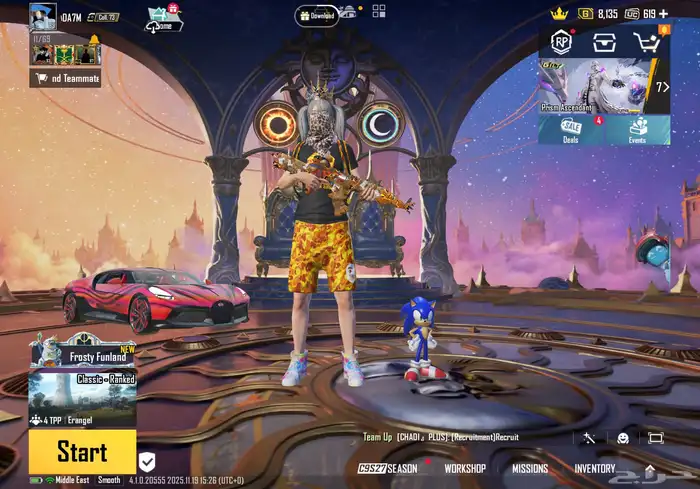
Task: Open the Missions menu
Action: tap(530, 468)
